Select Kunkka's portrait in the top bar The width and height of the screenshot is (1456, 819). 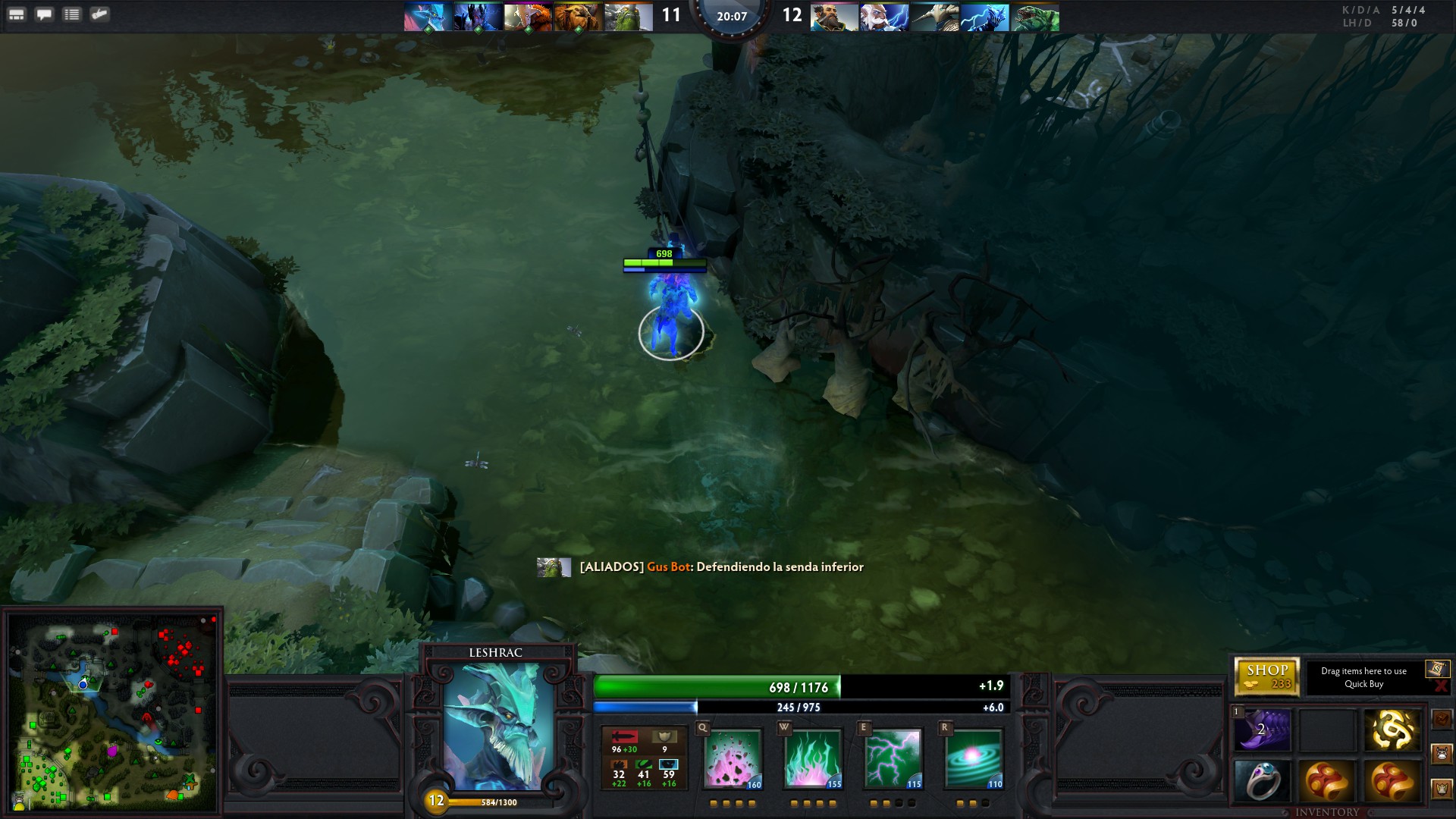coord(833,17)
